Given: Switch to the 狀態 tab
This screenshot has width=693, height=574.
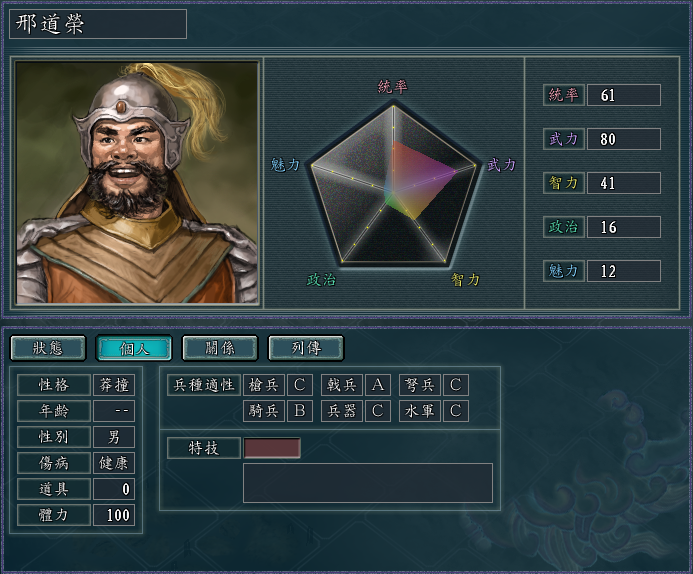Looking at the screenshot, I should coord(47,348).
